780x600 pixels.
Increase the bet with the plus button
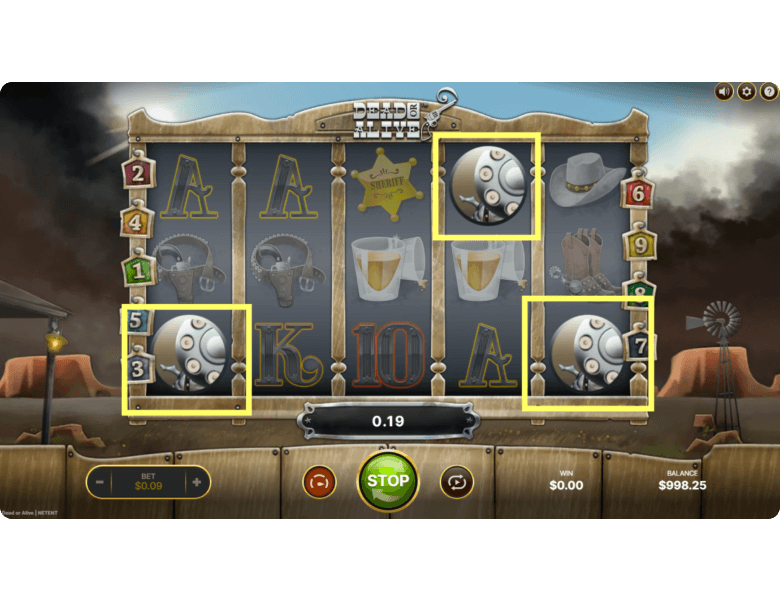click(x=196, y=482)
